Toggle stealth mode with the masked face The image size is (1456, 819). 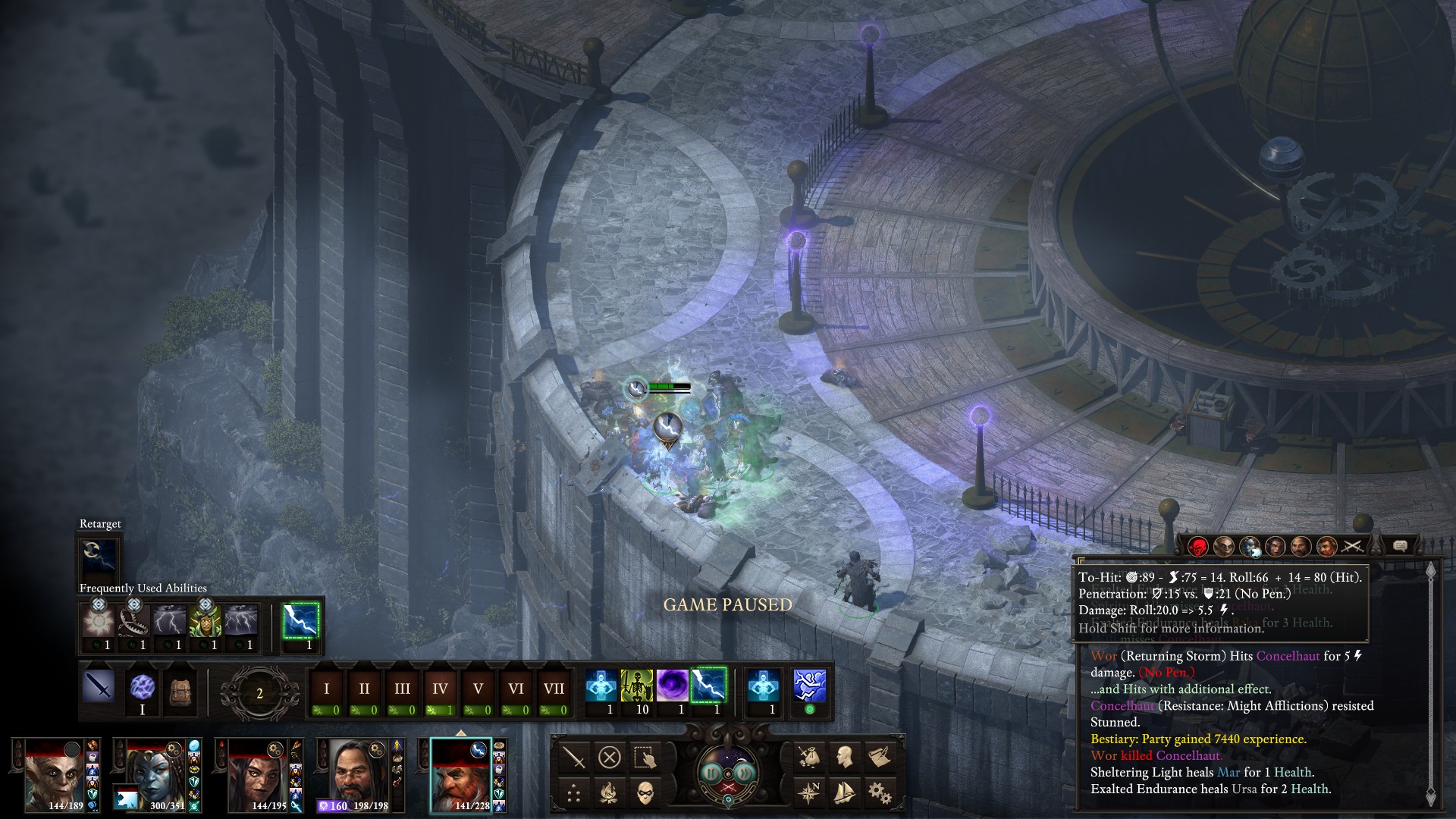click(x=645, y=793)
